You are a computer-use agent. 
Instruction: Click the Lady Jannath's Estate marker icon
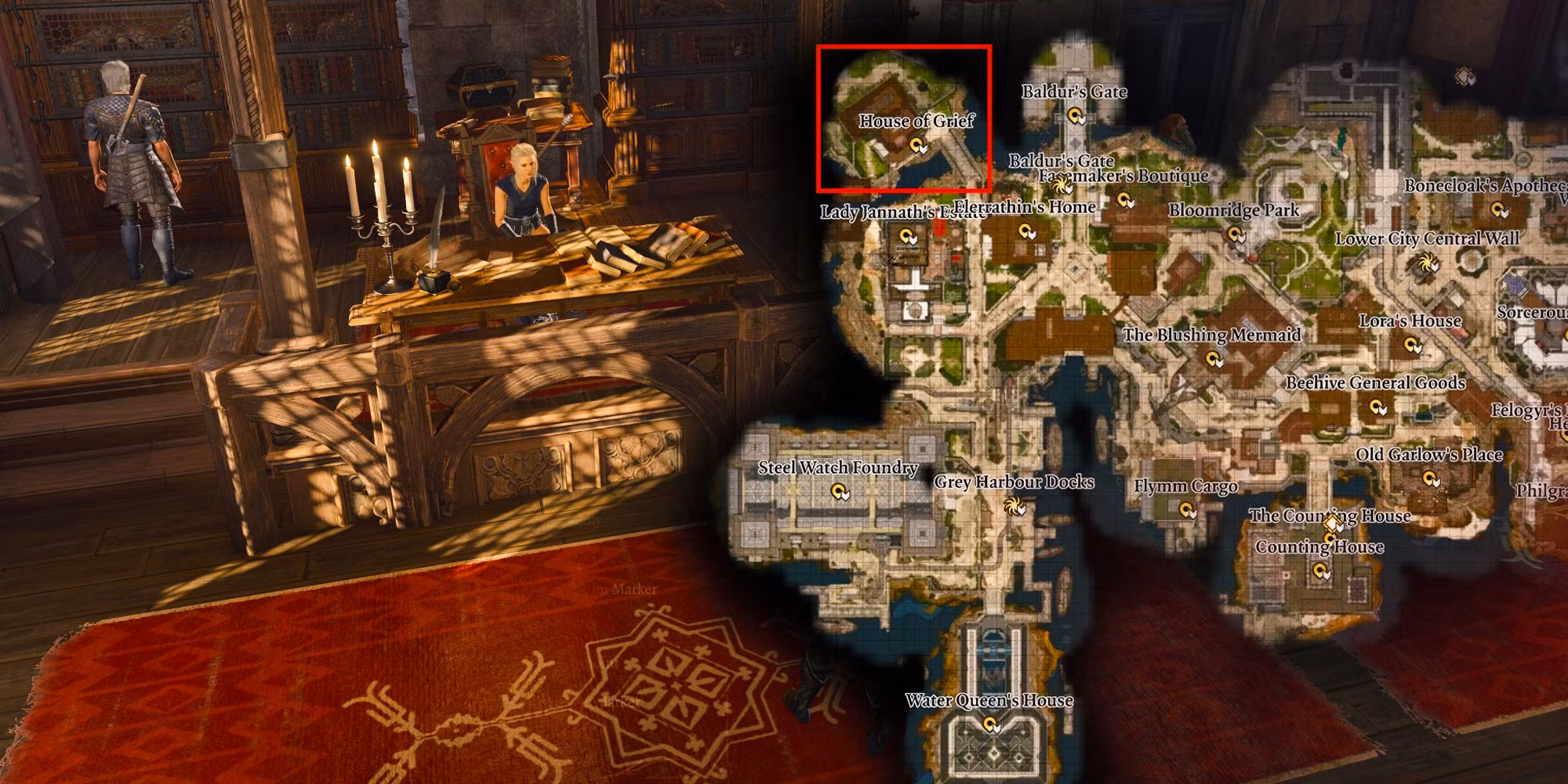[909, 237]
